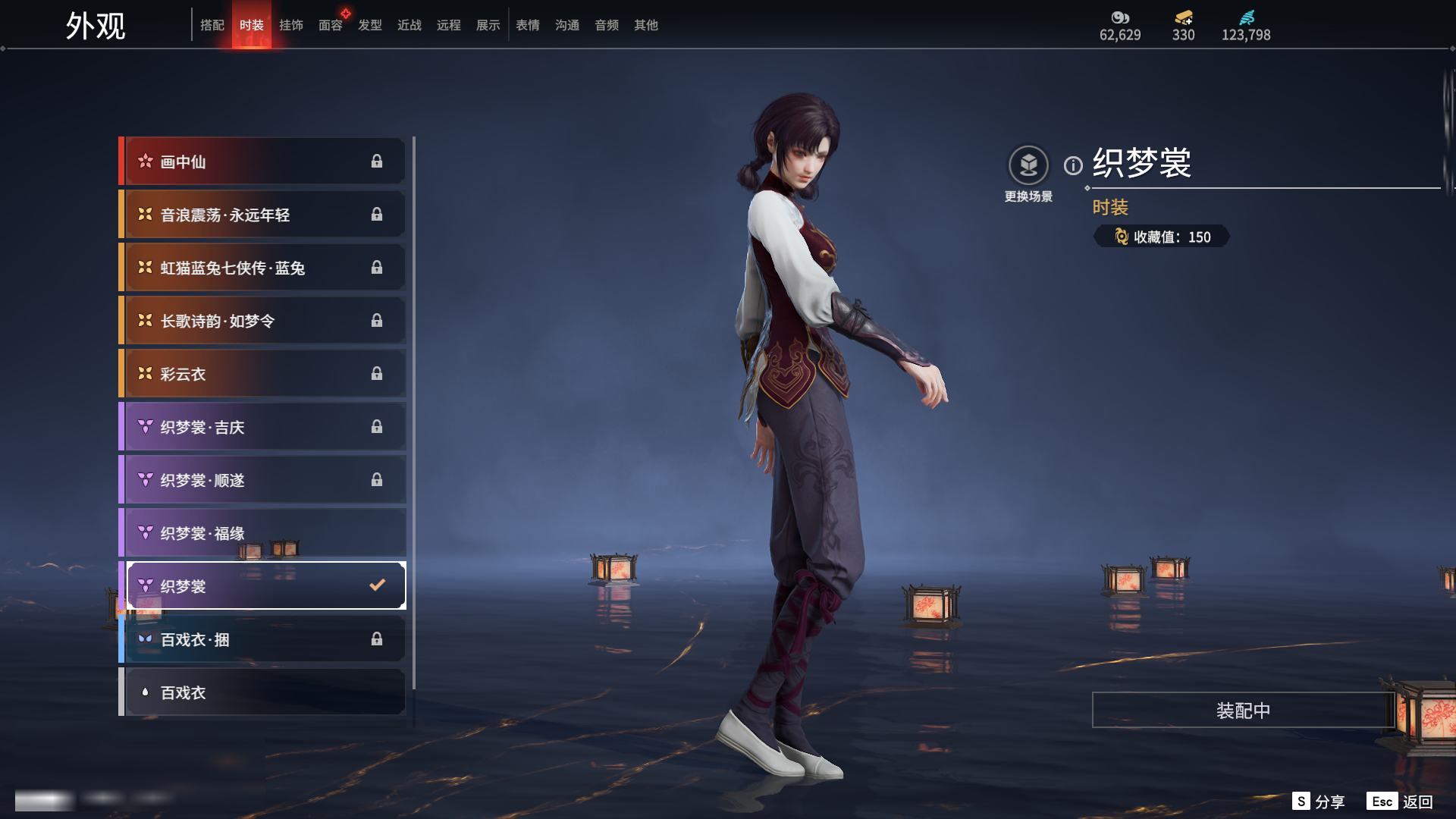Switch to the 发型 tab

(x=370, y=25)
